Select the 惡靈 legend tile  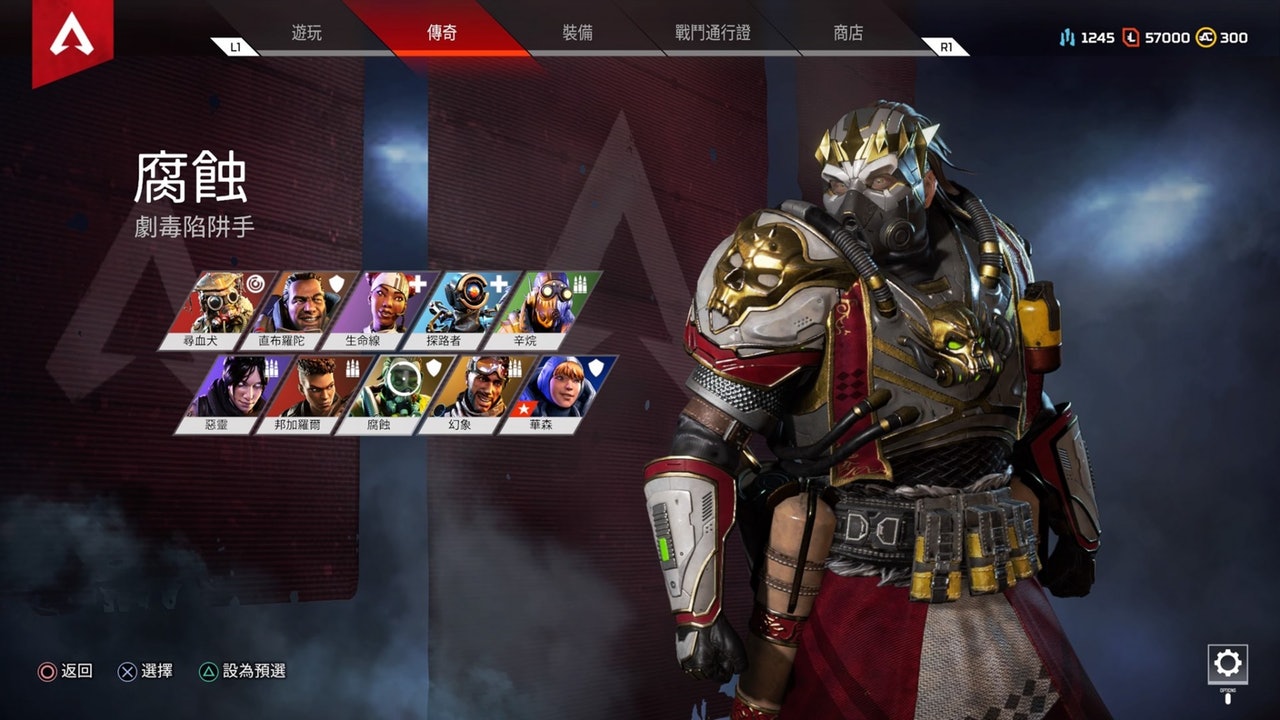pyautogui.click(x=233, y=390)
